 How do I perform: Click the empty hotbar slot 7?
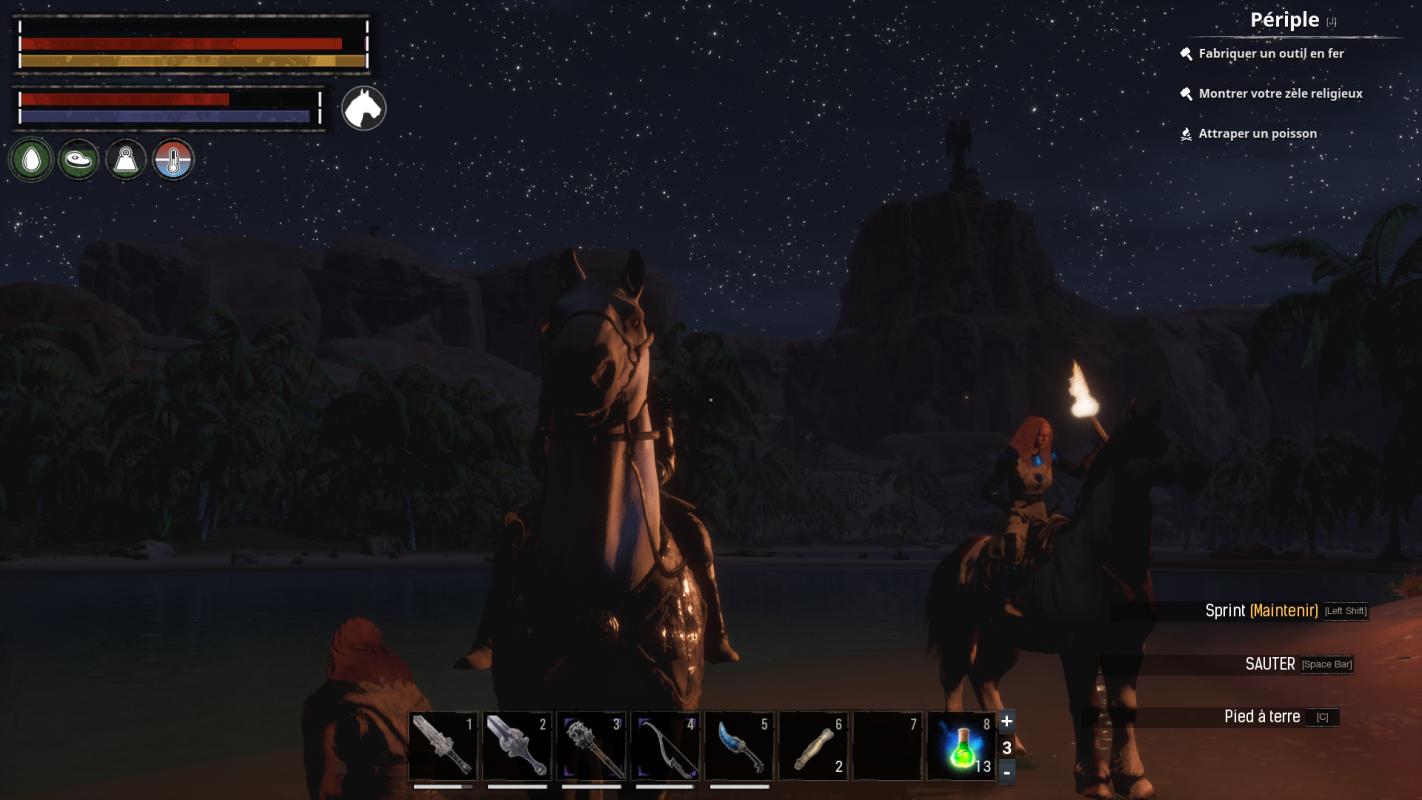887,745
